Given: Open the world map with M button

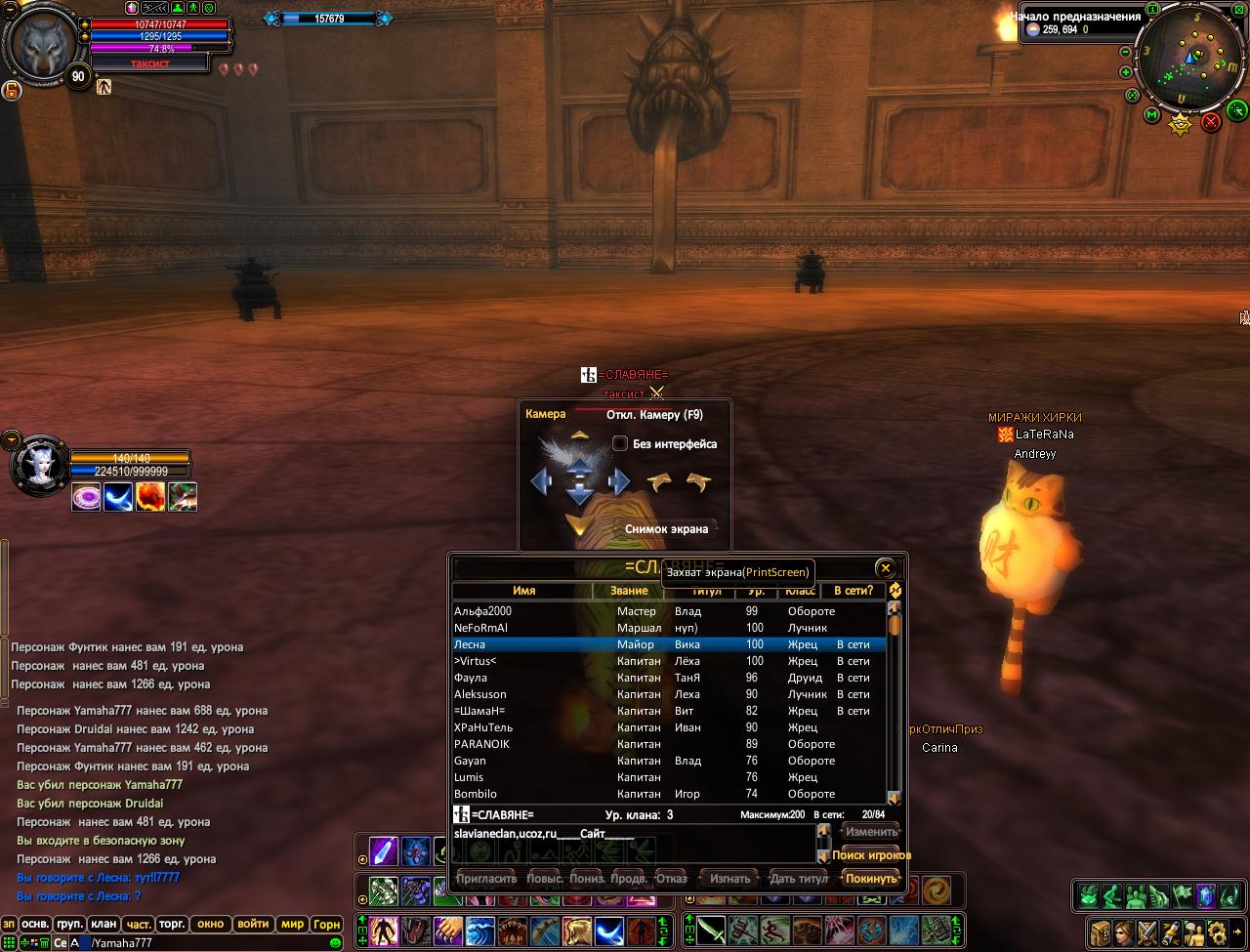Looking at the screenshot, I should click(x=1151, y=115).
